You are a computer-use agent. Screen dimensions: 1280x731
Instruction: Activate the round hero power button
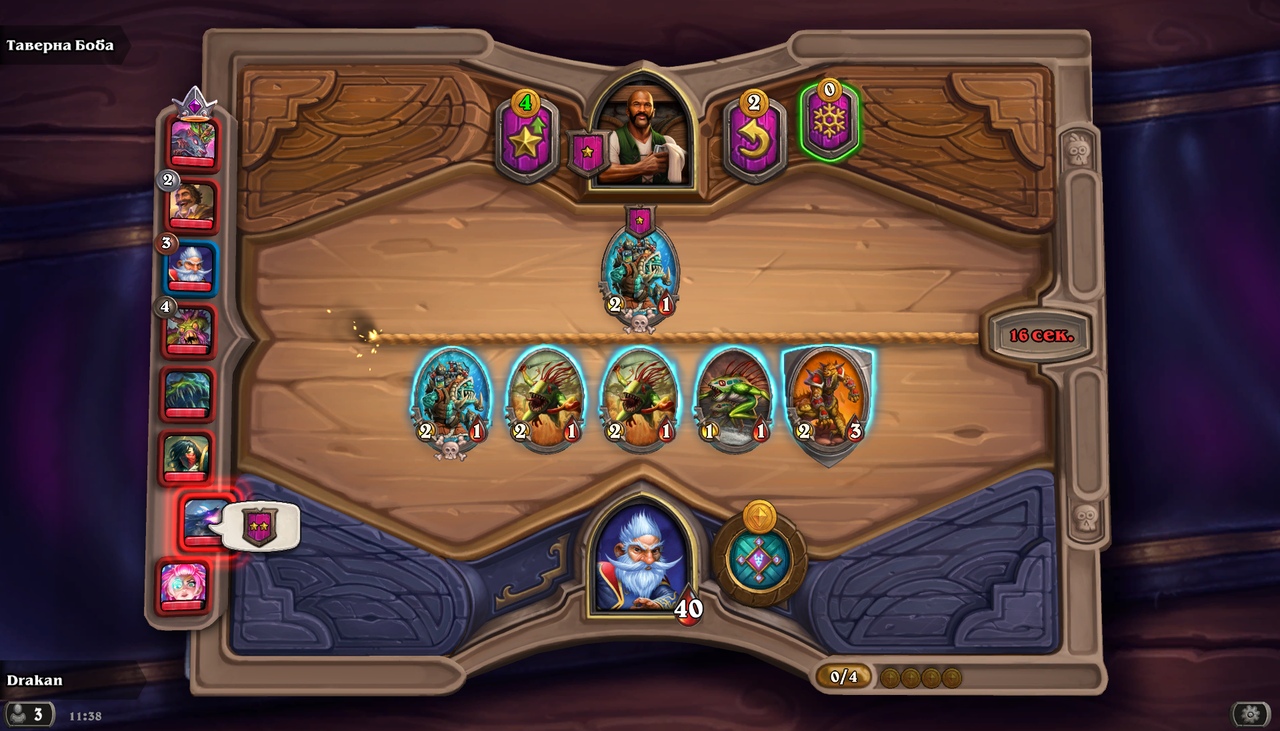point(760,558)
